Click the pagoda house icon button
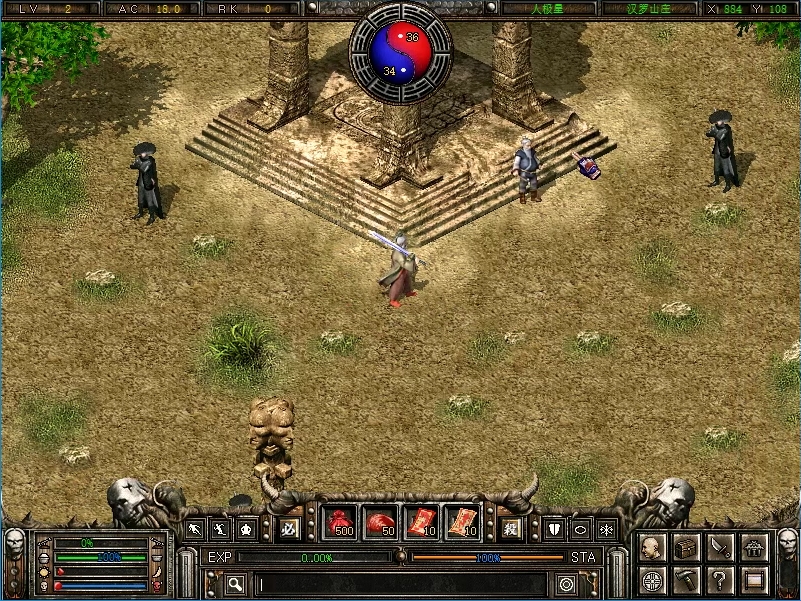This screenshot has width=801, height=601. point(755,547)
